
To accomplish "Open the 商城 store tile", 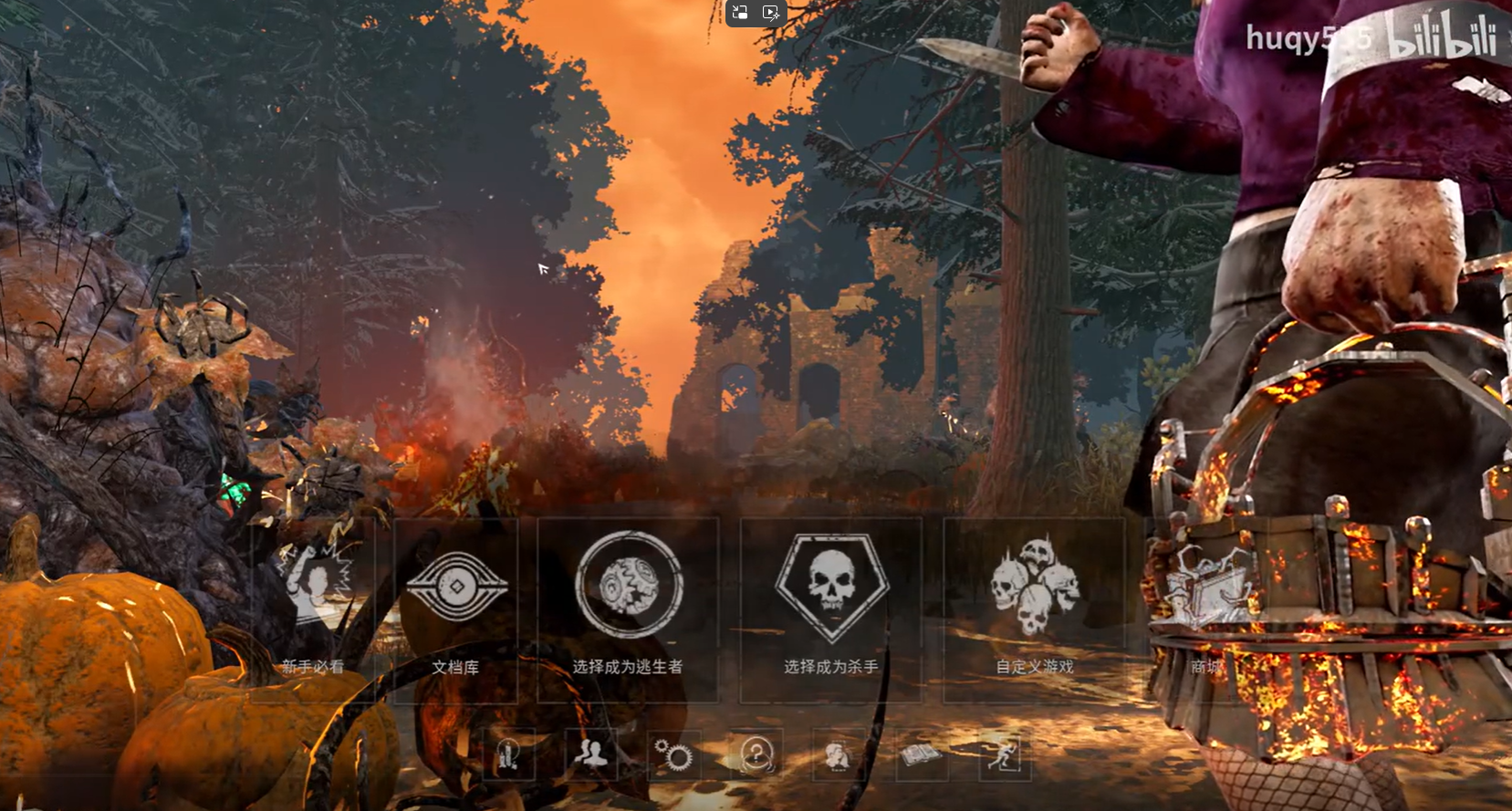I will (1206, 608).
